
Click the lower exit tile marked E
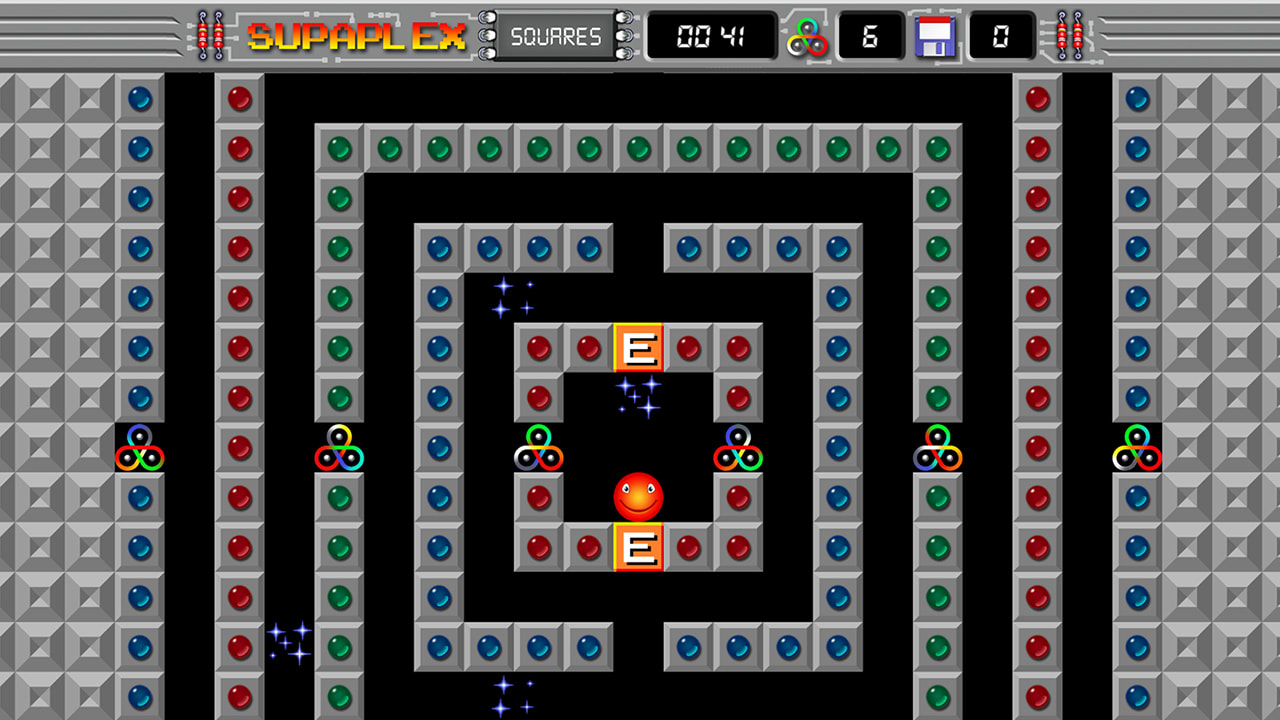coord(637,547)
